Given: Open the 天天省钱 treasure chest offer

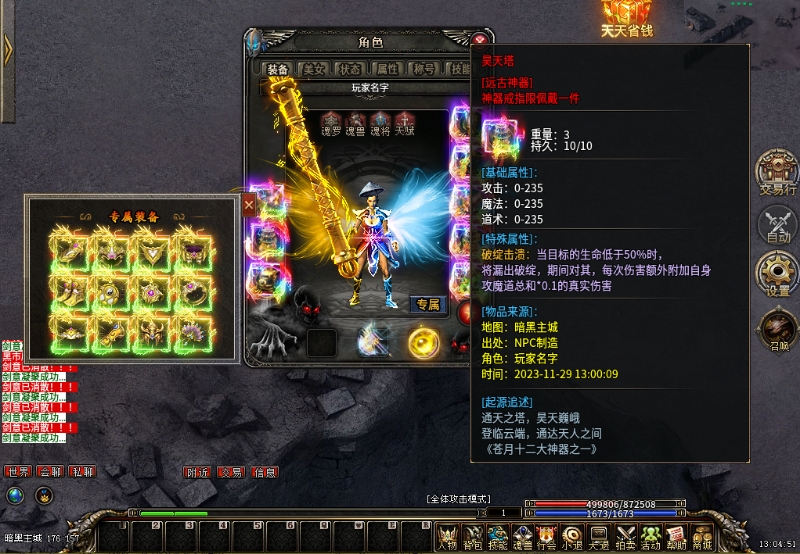Looking at the screenshot, I should pos(627,18).
